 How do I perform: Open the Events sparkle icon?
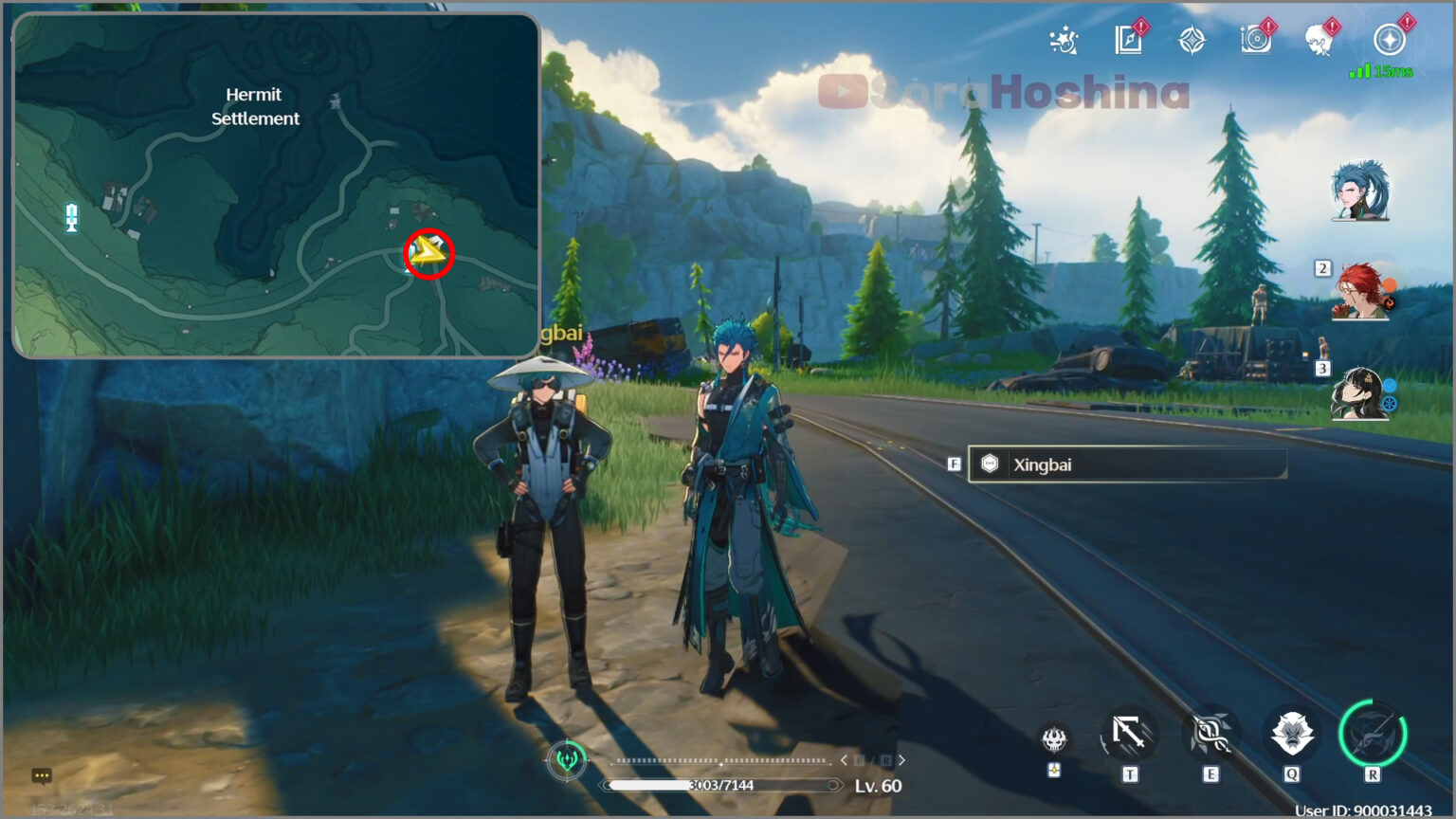click(x=1064, y=40)
